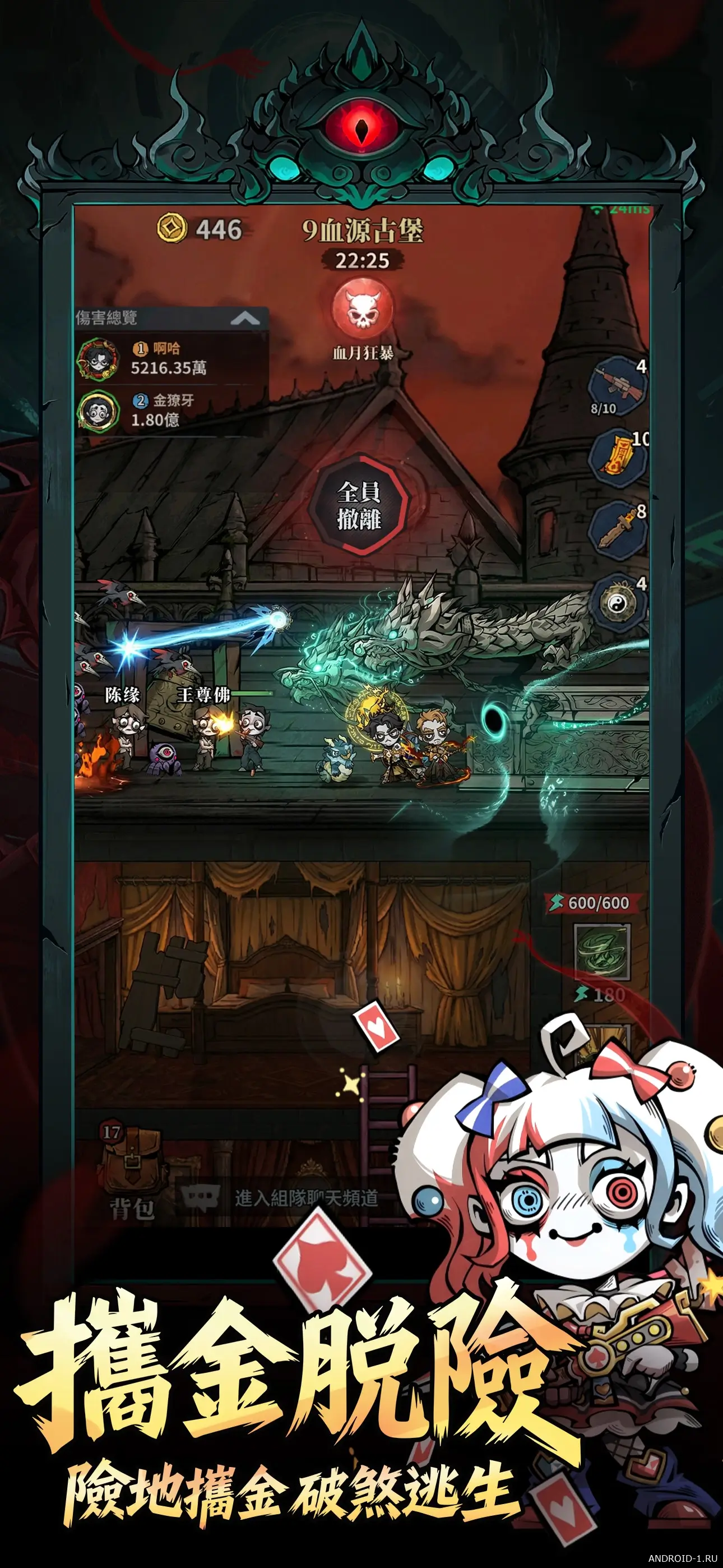Collapse the 傷害總覽 damage panel arrow
The width and height of the screenshot is (723, 1568).
[245, 318]
